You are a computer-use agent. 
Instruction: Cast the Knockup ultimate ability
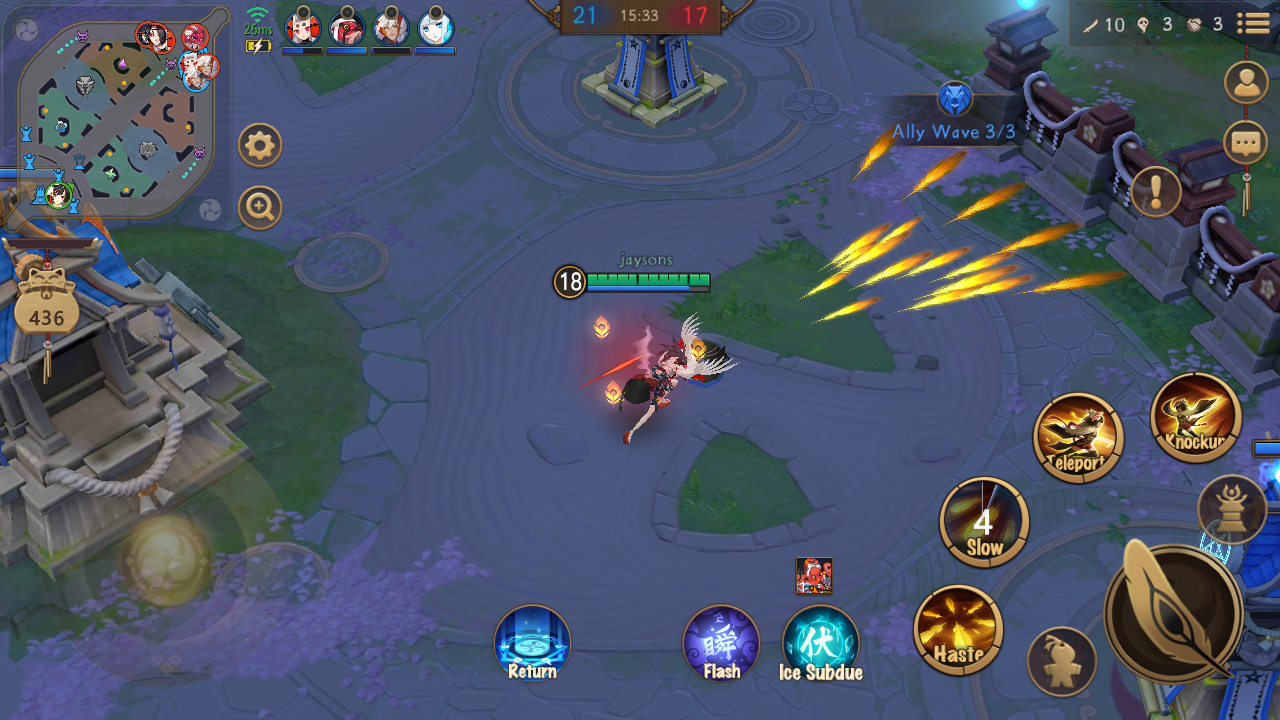[1196, 417]
